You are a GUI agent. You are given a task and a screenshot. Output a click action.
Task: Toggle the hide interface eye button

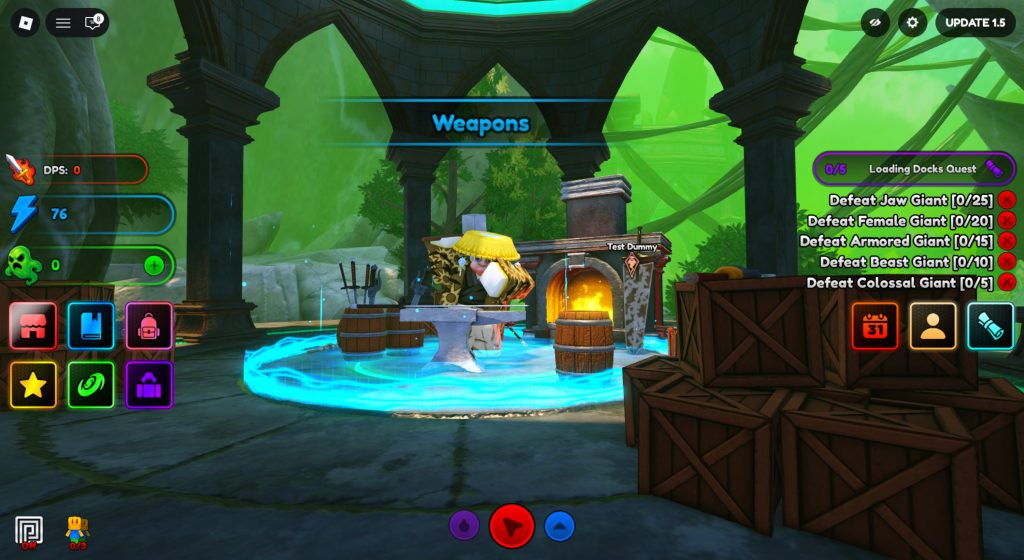[875, 23]
